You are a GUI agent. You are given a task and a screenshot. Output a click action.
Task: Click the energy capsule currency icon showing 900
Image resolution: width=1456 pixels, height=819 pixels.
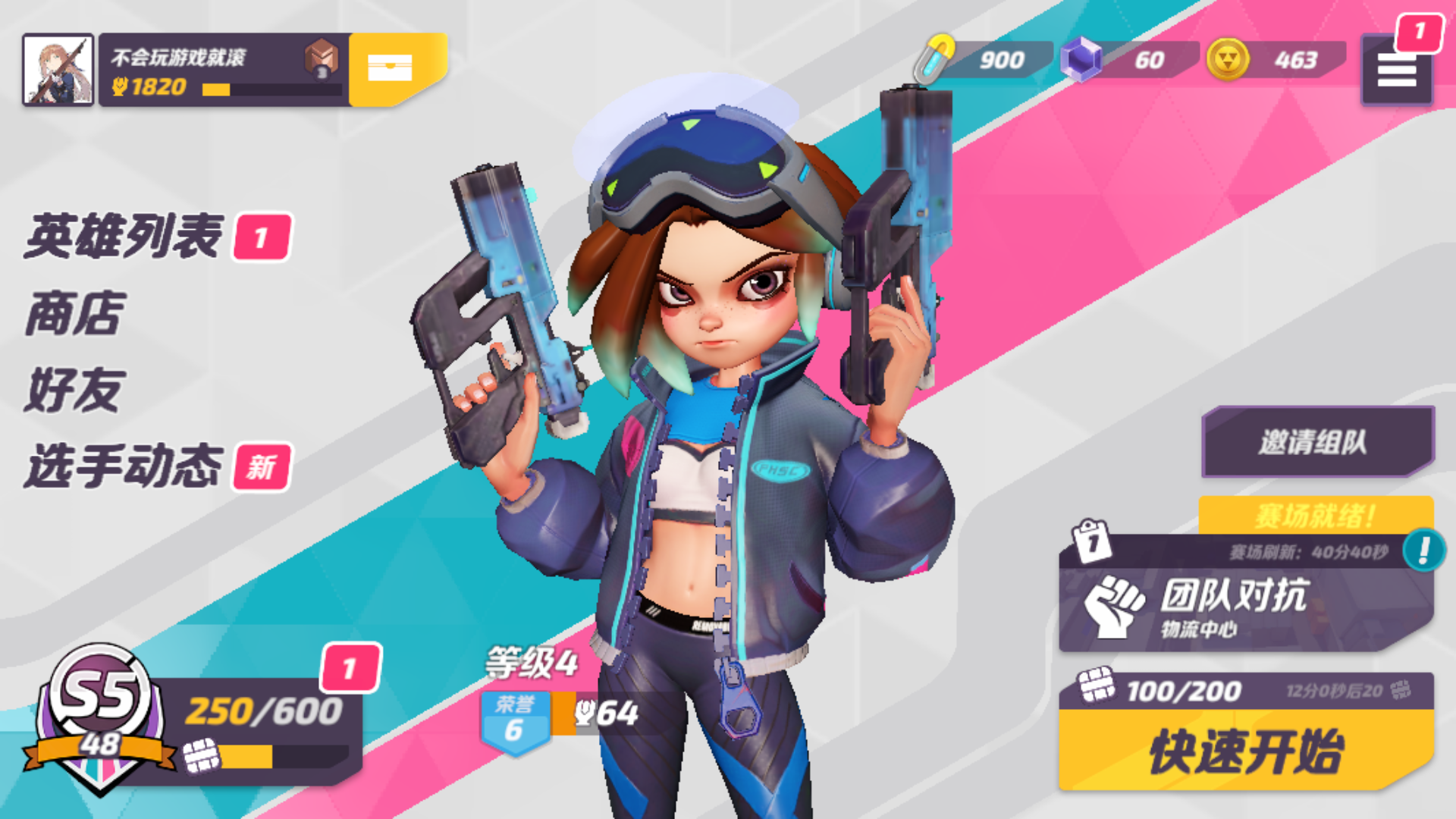(x=937, y=55)
